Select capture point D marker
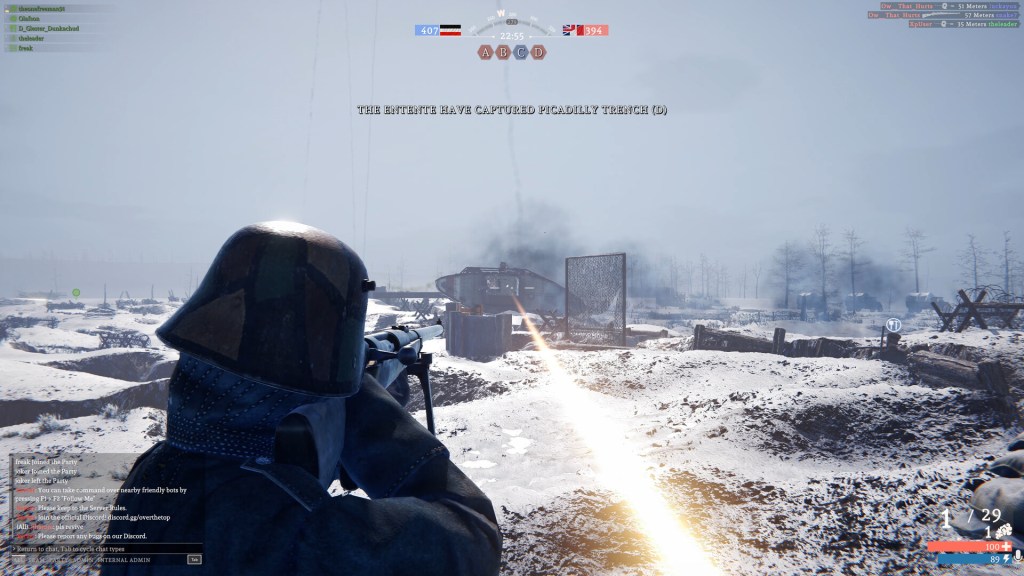Image resolution: width=1024 pixels, height=576 pixels. pos(538,52)
